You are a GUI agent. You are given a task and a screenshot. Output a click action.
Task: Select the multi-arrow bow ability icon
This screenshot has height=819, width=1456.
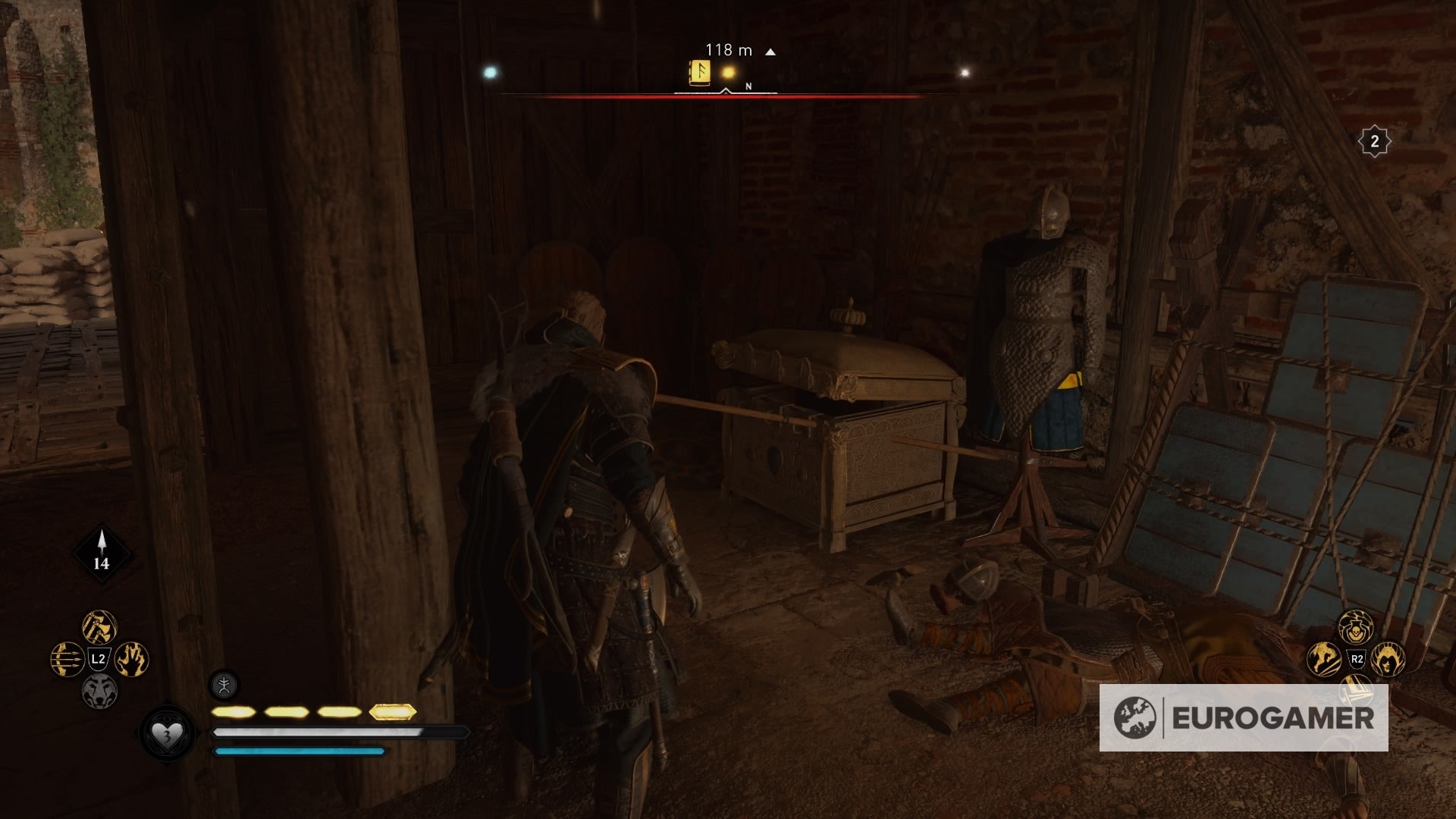pyautogui.click(x=67, y=658)
